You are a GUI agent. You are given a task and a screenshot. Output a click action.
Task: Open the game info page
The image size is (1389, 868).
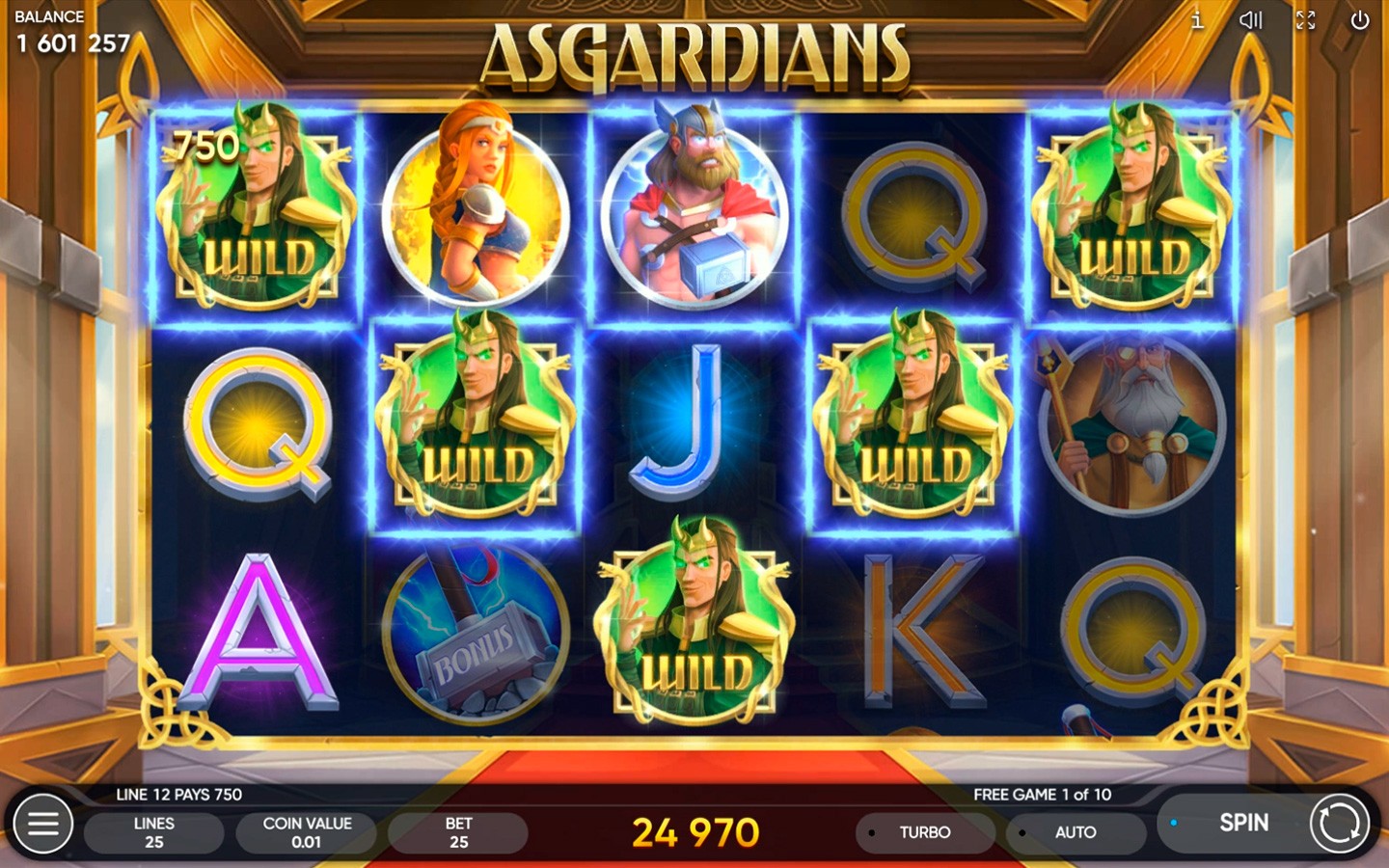tap(1197, 20)
